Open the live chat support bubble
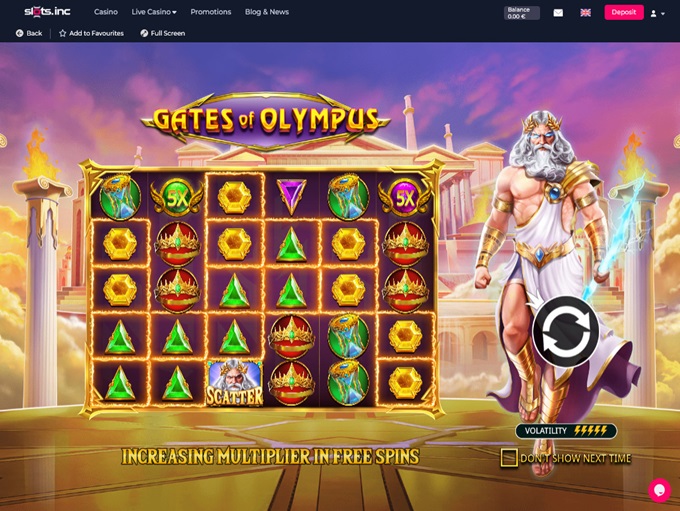Image resolution: width=680 pixels, height=511 pixels. (658, 490)
